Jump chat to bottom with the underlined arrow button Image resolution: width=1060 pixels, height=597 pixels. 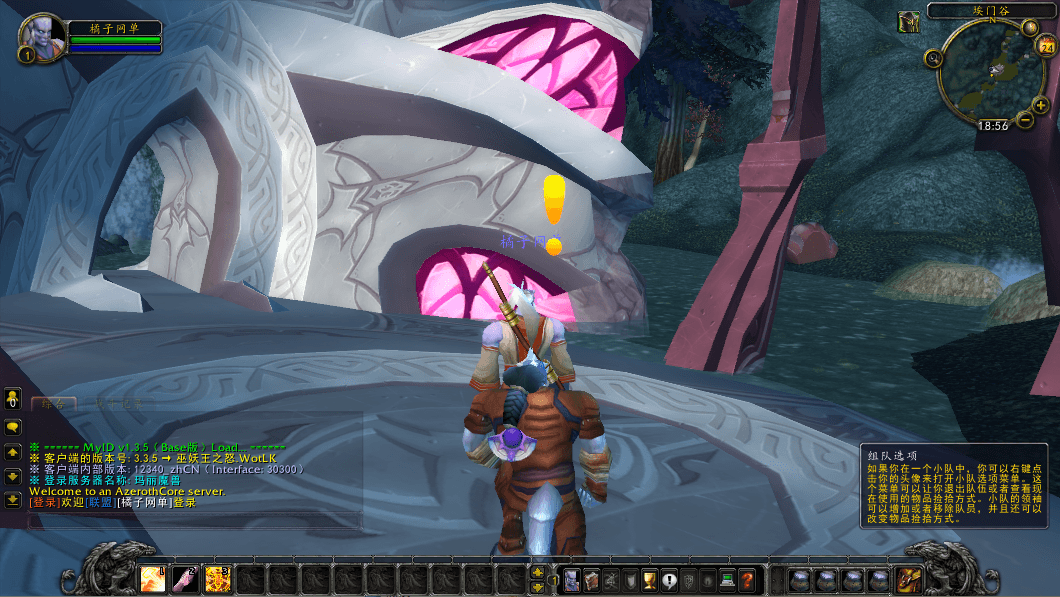coord(13,499)
